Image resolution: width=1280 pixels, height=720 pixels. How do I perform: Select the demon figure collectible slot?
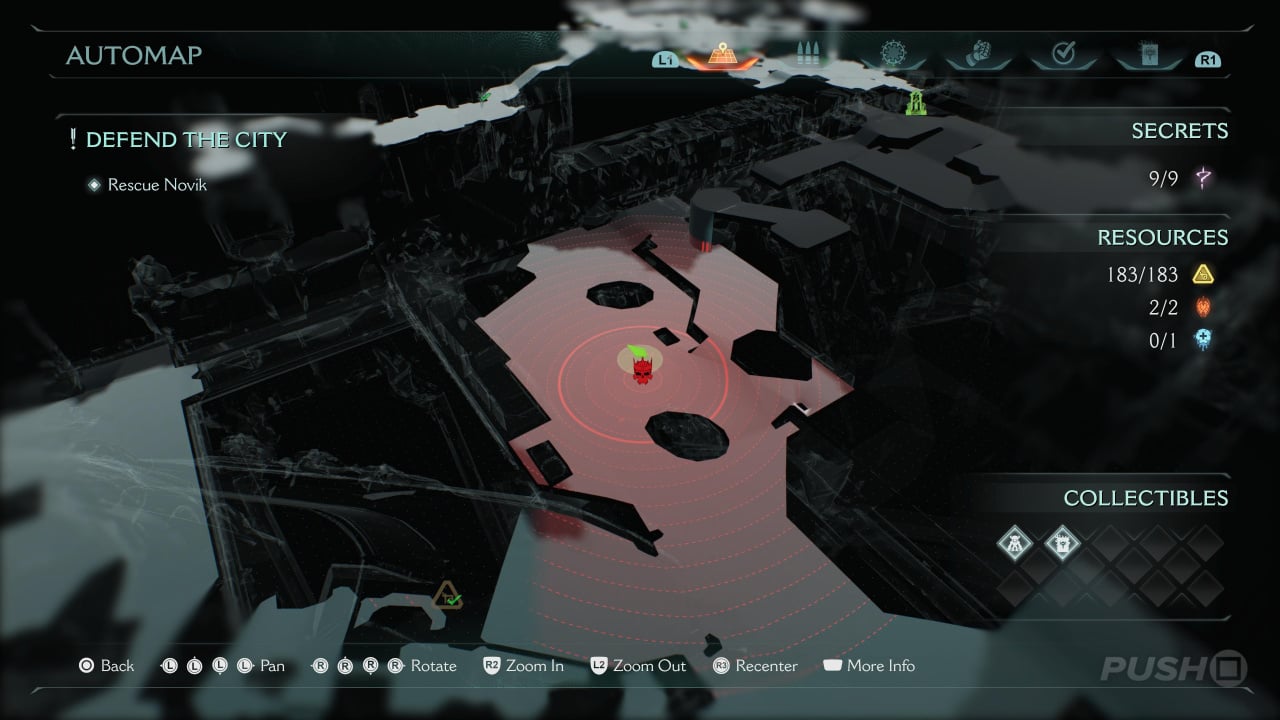coord(1015,544)
